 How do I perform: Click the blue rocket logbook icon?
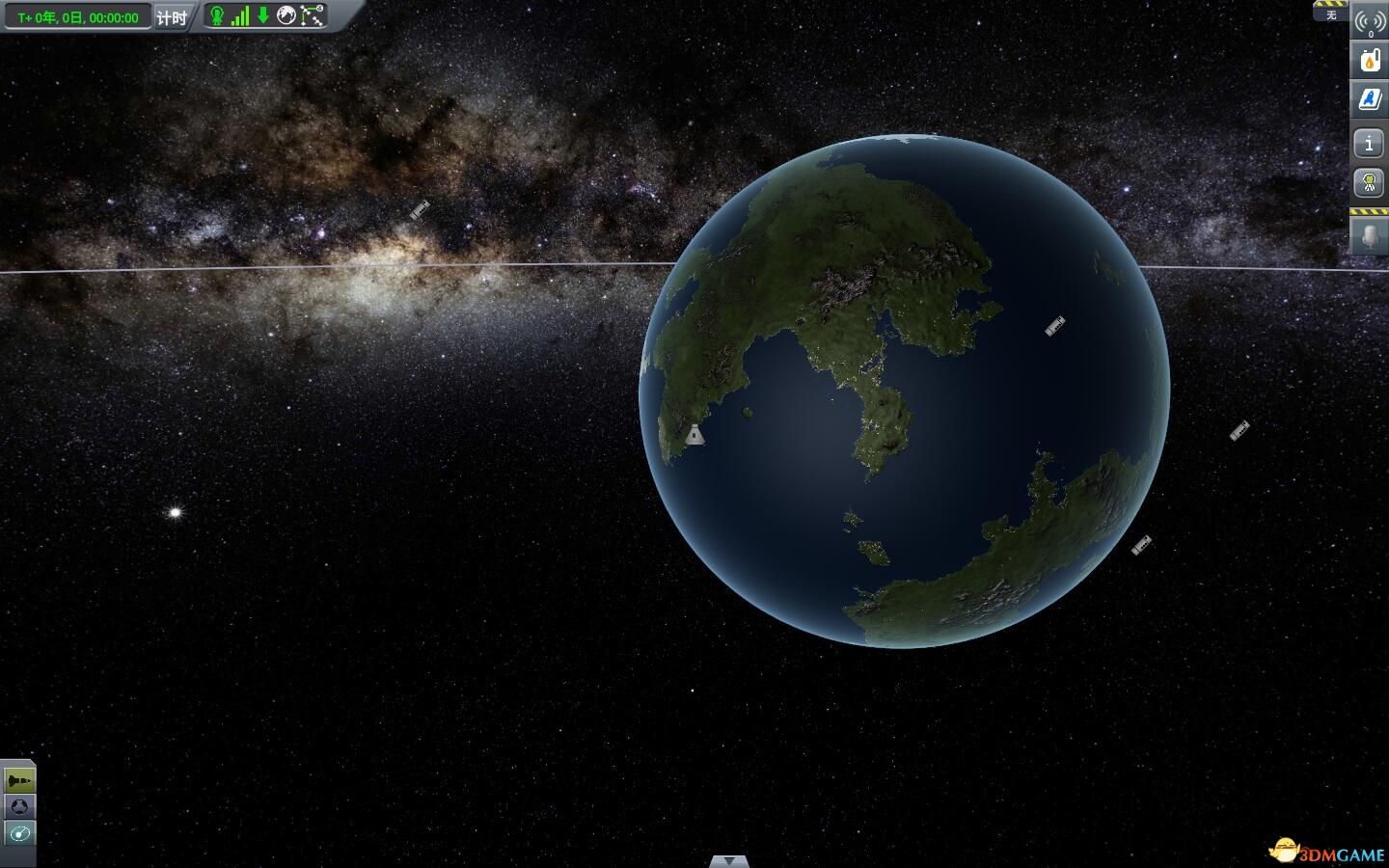click(x=1368, y=98)
